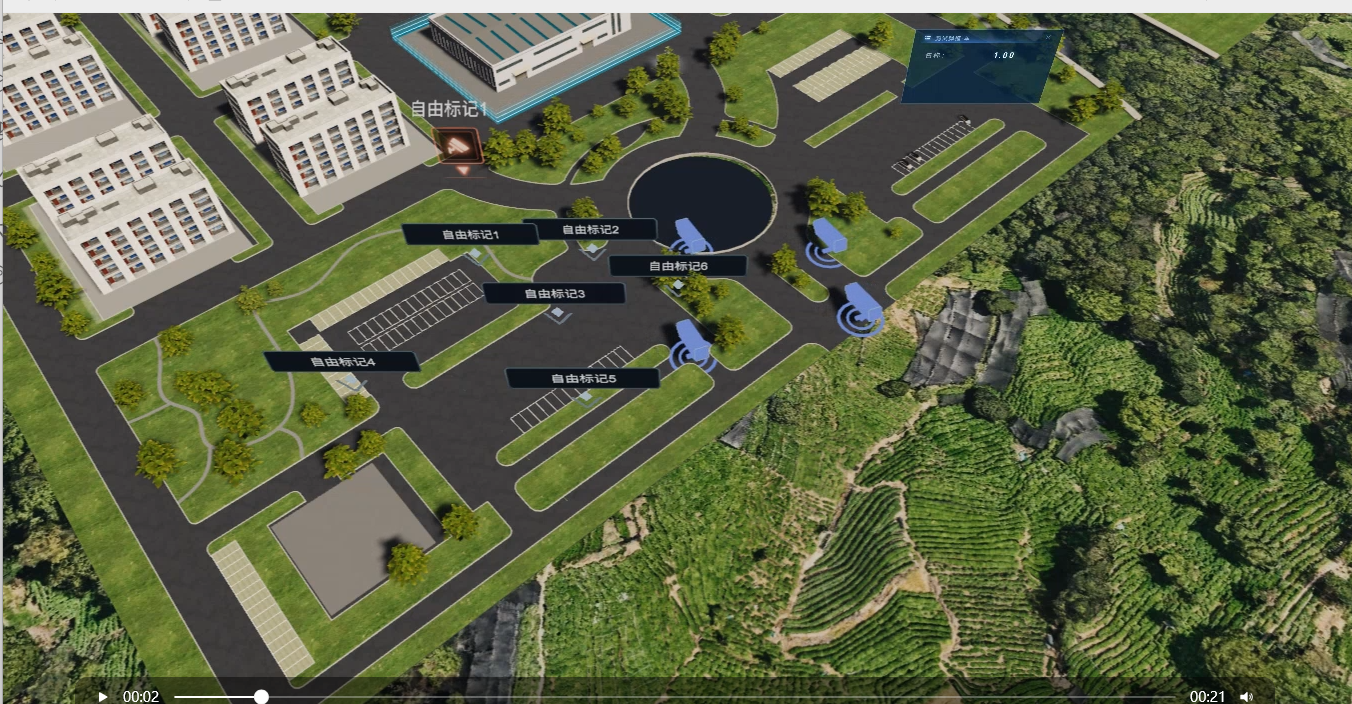Choose the 自由标记3 marker label
This screenshot has width=1352, height=704.
click(x=554, y=293)
